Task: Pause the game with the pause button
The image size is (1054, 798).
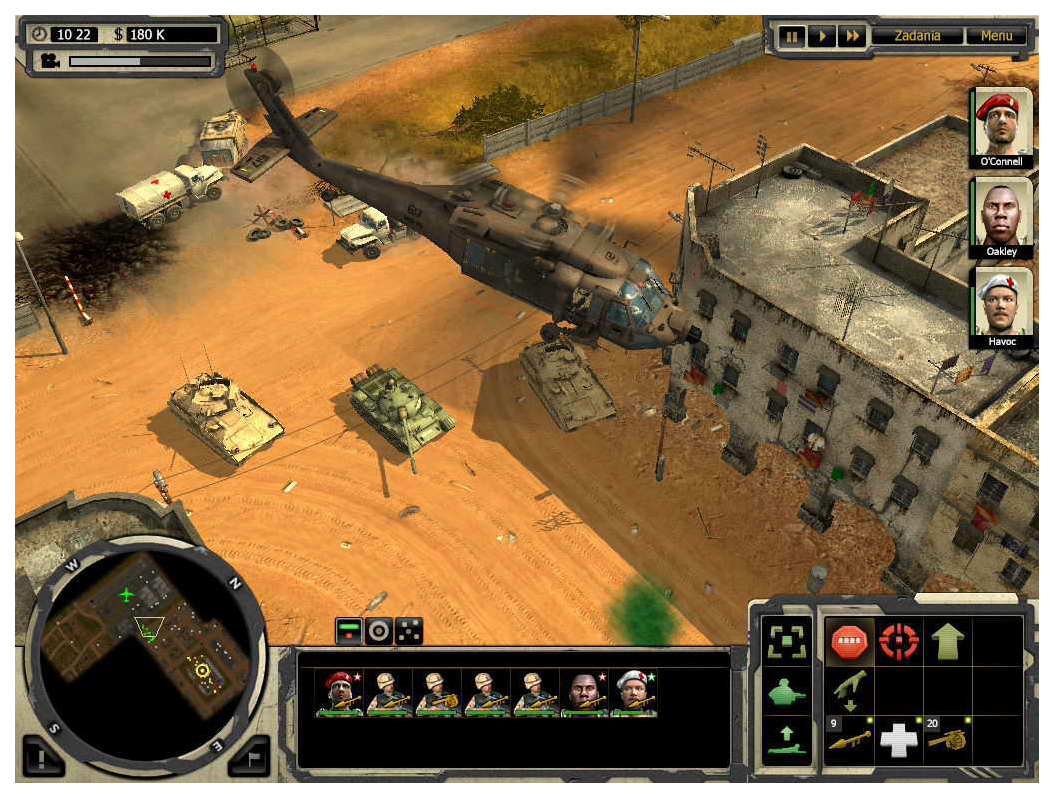Action: coord(792,36)
